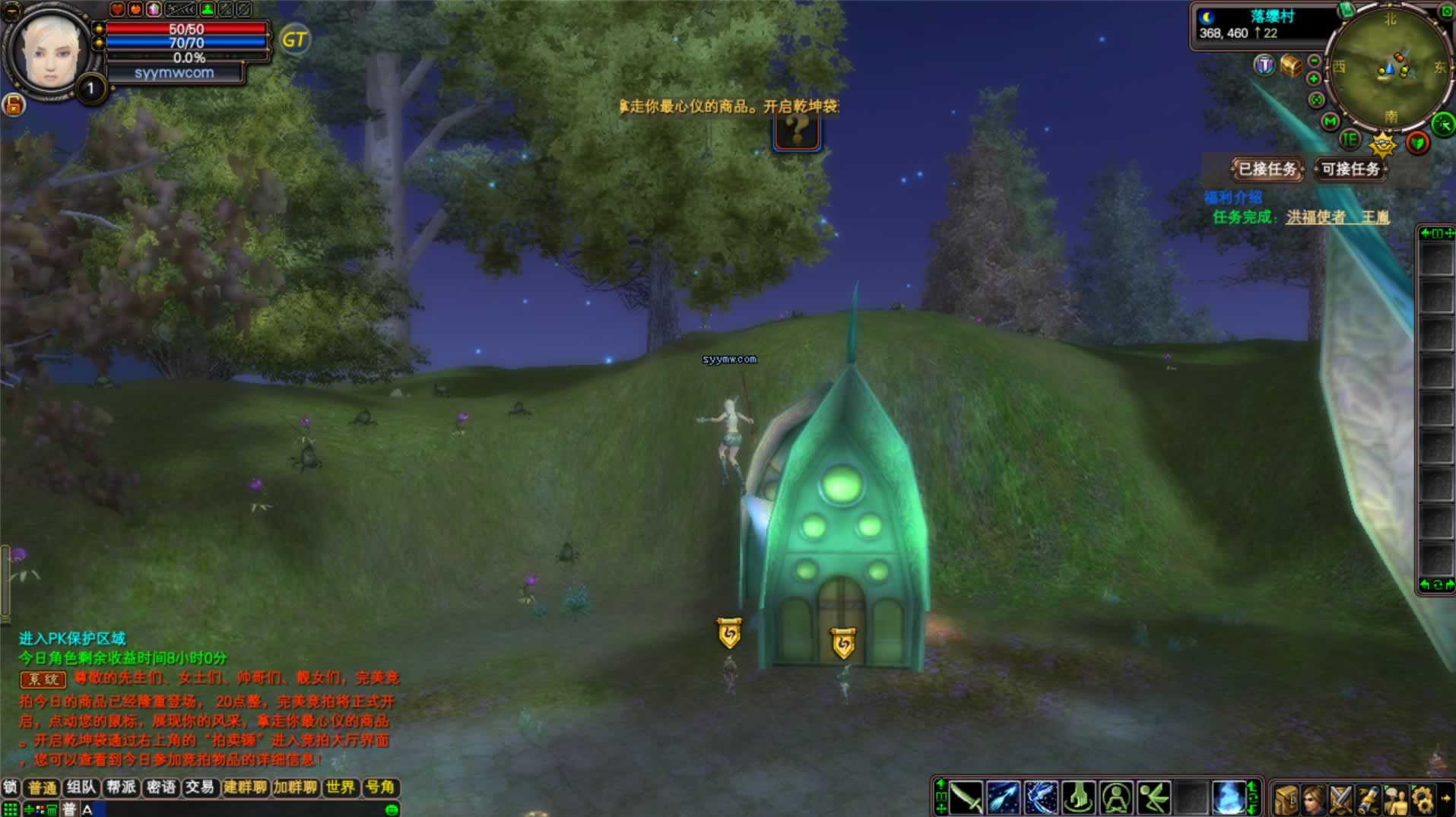Click the yellow smiling sun icon

coord(1383,143)
